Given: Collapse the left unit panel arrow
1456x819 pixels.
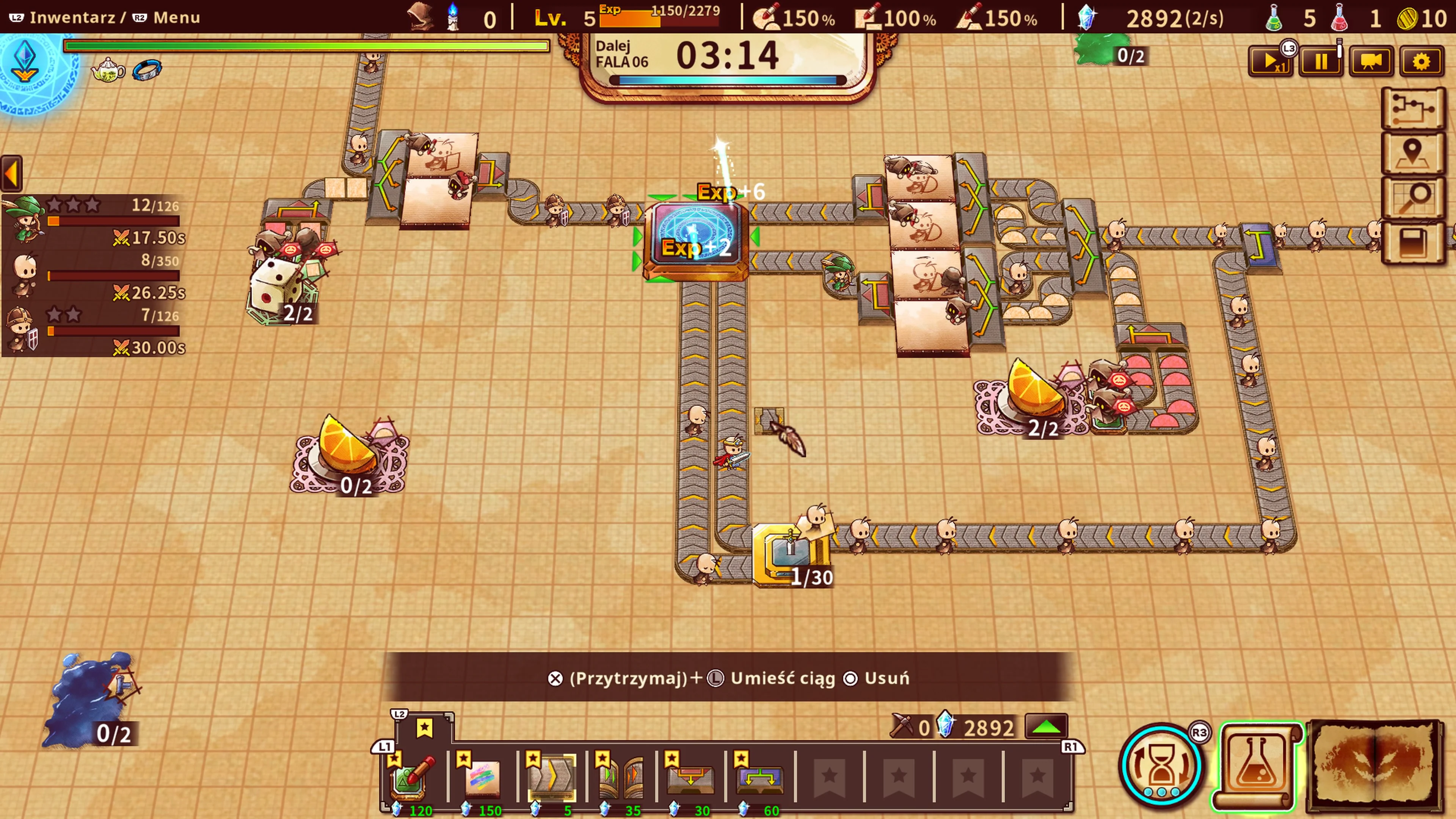Looking at the screenshot, I should 12,173.
